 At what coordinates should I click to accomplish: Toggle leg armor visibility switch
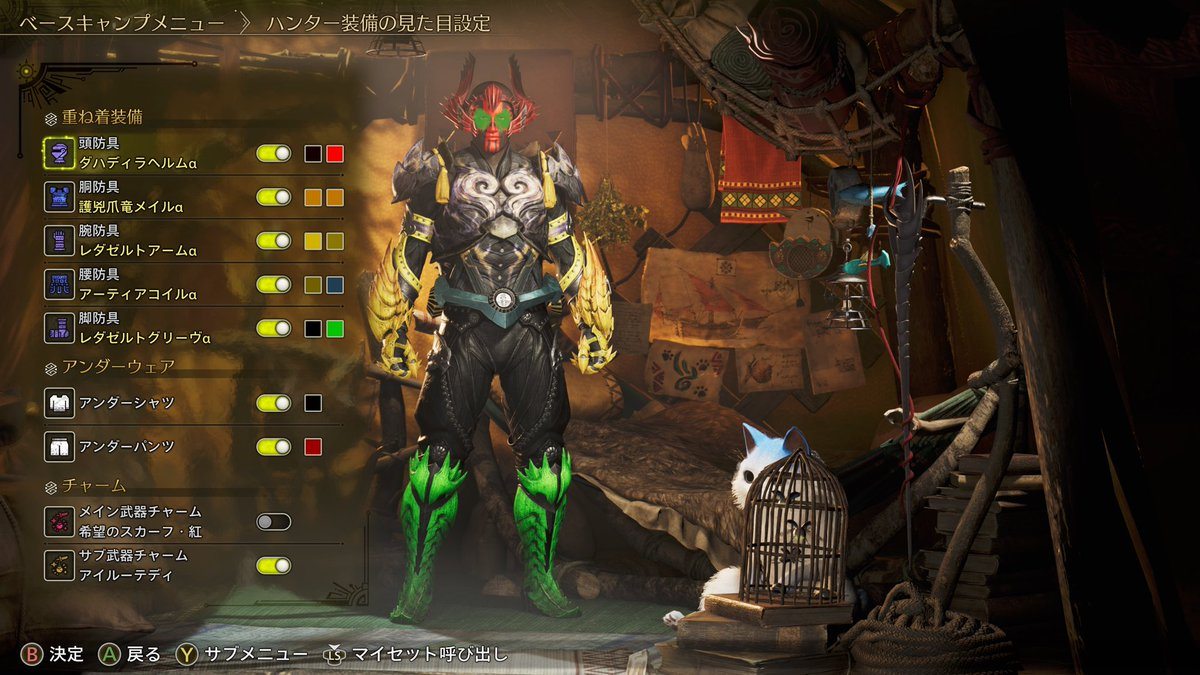(x=273, y=328)
